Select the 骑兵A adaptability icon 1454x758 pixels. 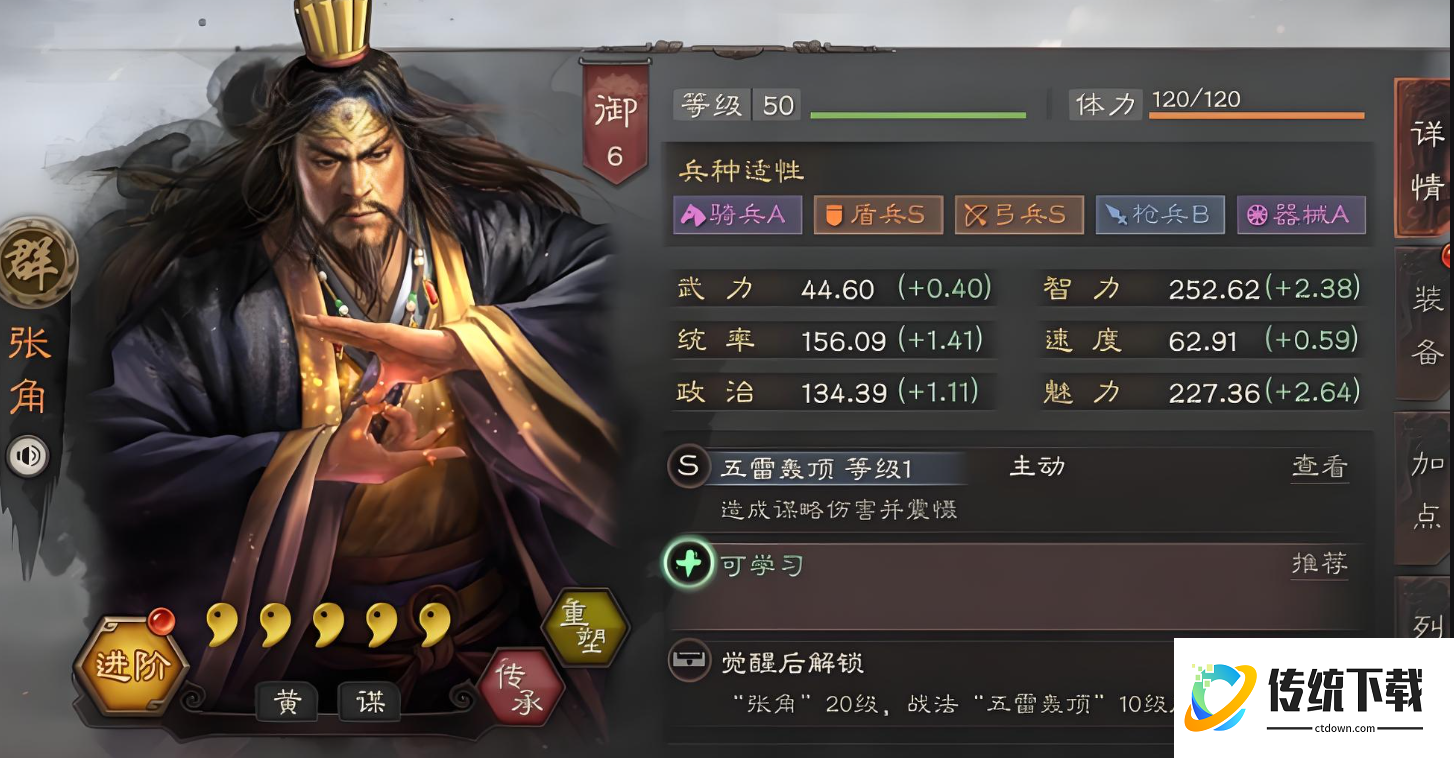point(737,214)
